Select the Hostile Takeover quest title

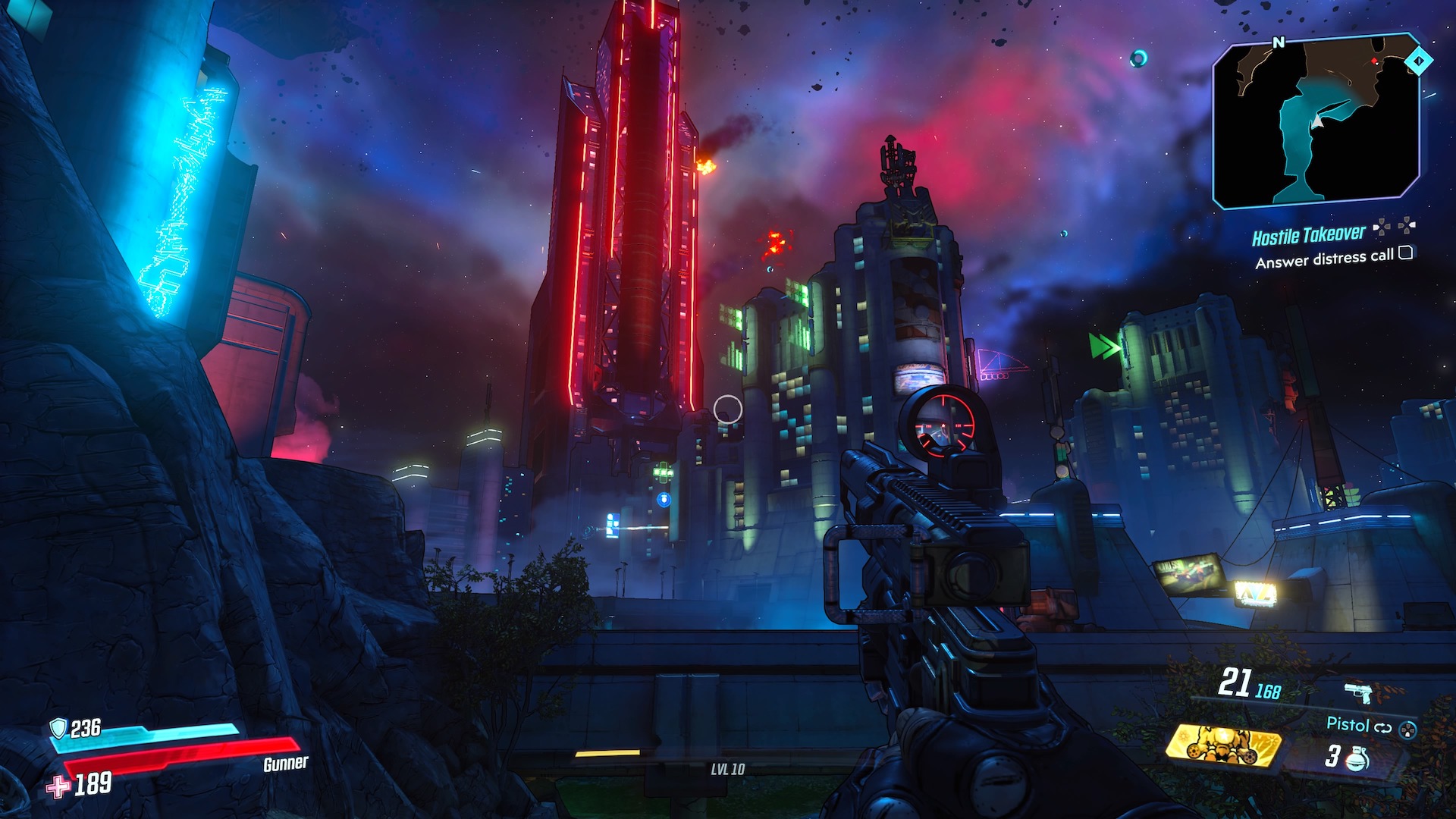click(1309, 234)
